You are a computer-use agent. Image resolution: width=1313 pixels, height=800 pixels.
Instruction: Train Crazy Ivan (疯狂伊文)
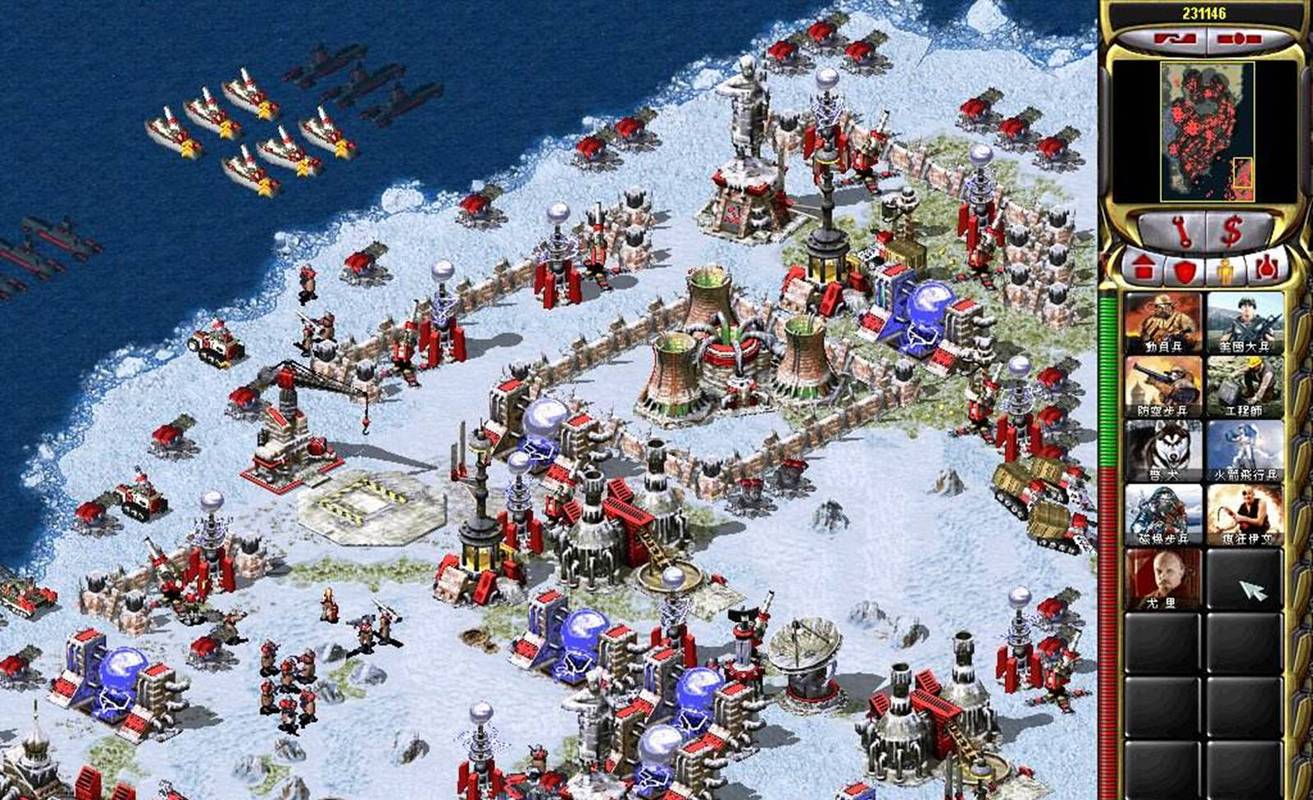pyautogui.click(x=1244, y=514)
